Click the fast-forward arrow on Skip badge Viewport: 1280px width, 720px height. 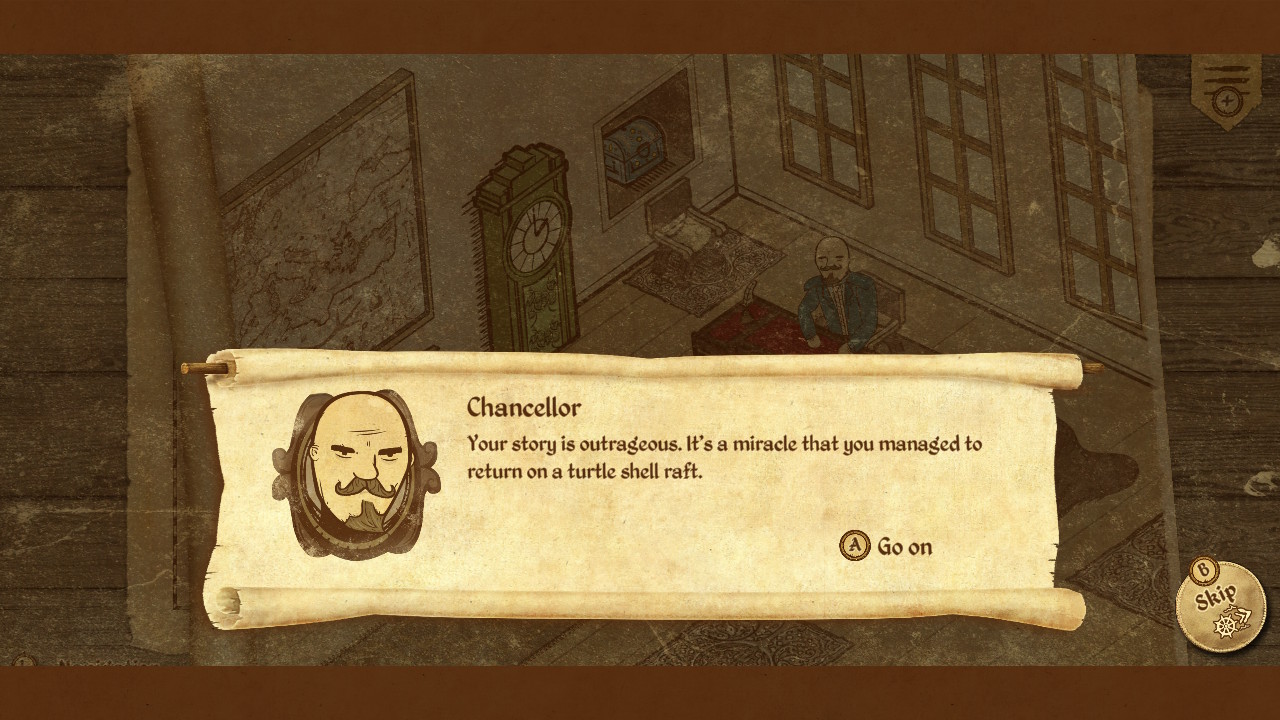point(1243,615)
